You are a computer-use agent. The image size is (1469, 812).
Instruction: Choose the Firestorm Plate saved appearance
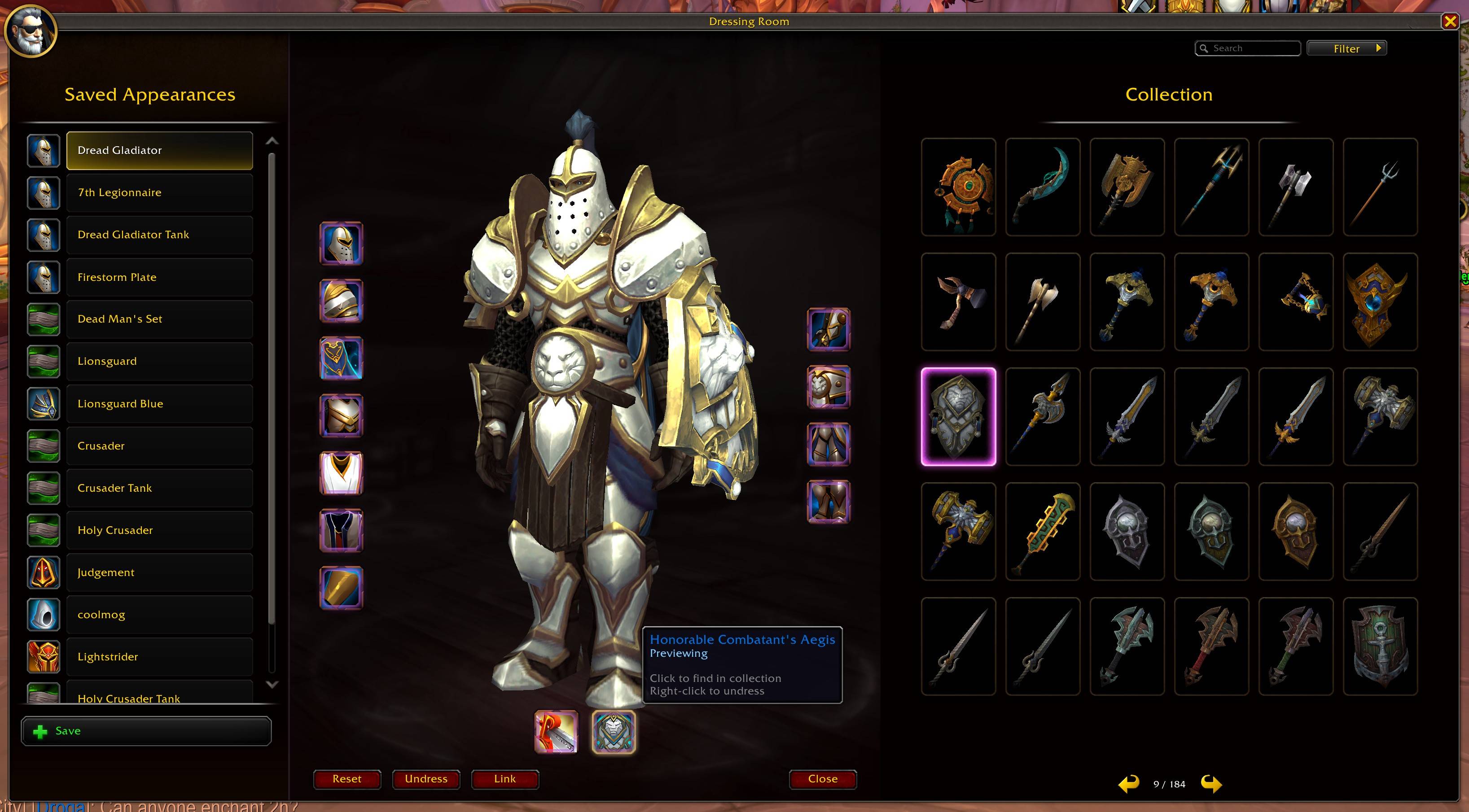(159, 277)
